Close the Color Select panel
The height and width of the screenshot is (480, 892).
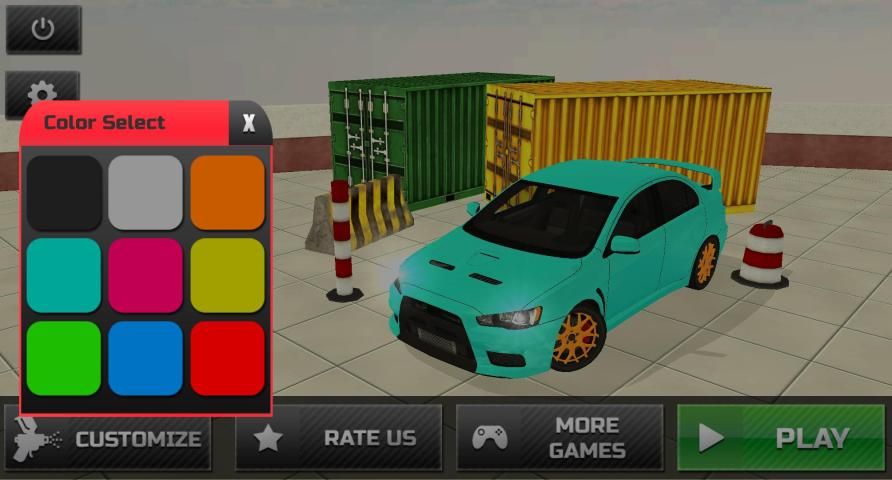[x=249, y=123]
